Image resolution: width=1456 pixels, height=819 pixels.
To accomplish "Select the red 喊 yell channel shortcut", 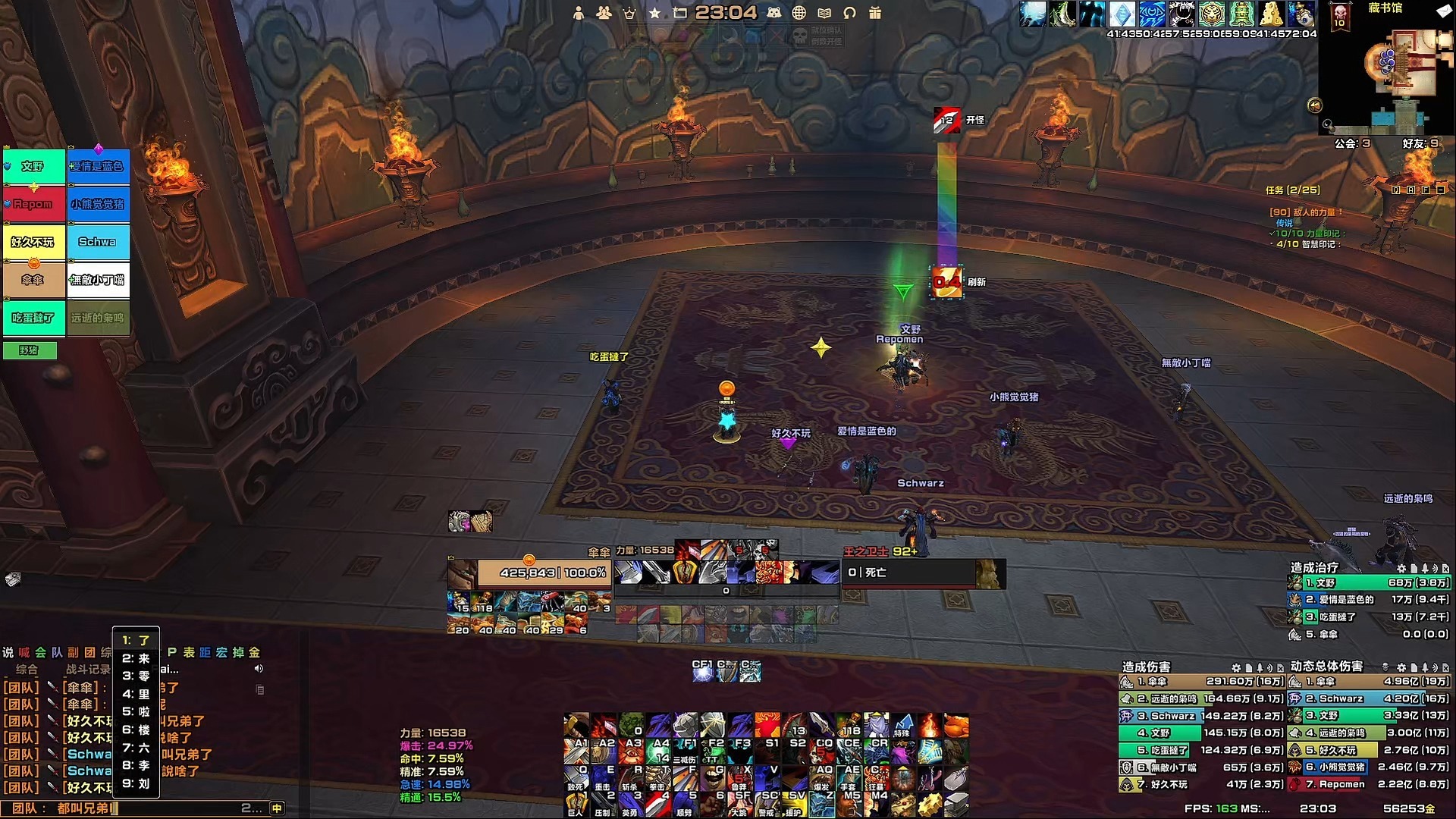I will pyautogui.click(x=24, y=652).
